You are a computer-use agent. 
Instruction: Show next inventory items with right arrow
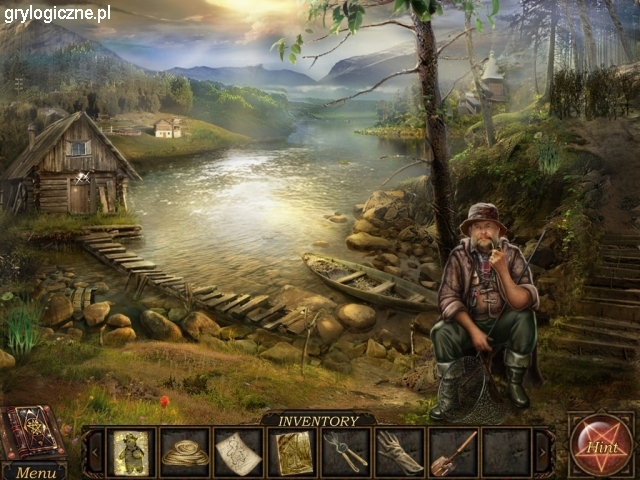(544, 452)
